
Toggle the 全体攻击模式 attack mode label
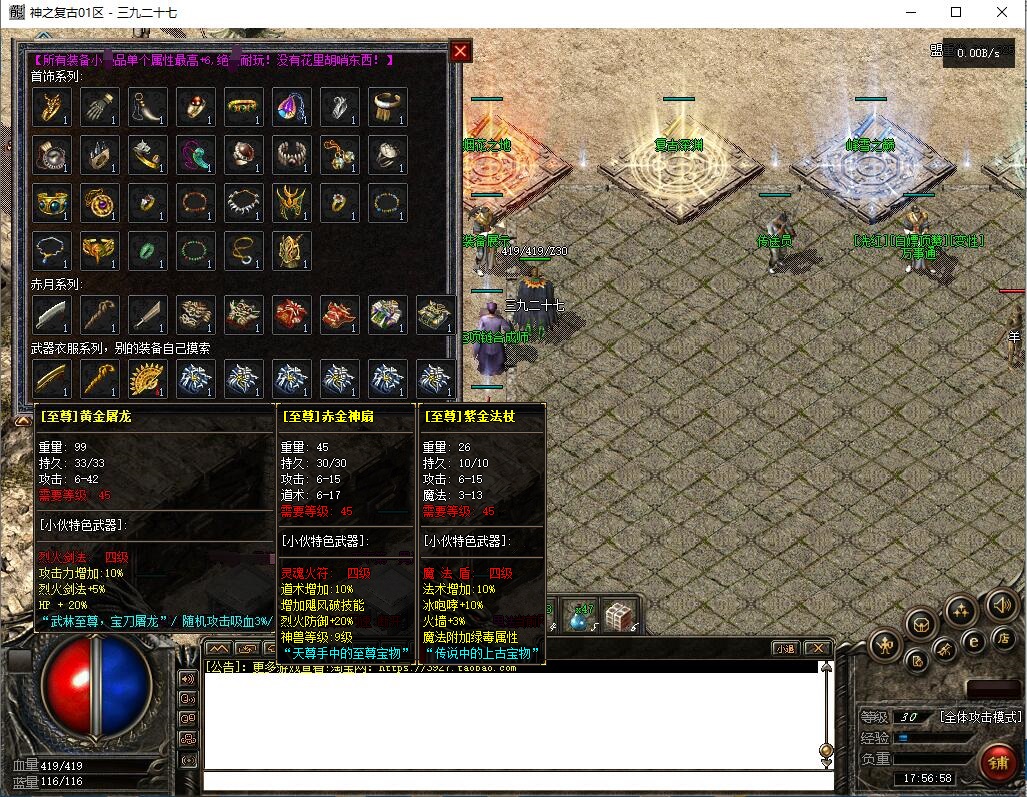[x=980, y=717]
